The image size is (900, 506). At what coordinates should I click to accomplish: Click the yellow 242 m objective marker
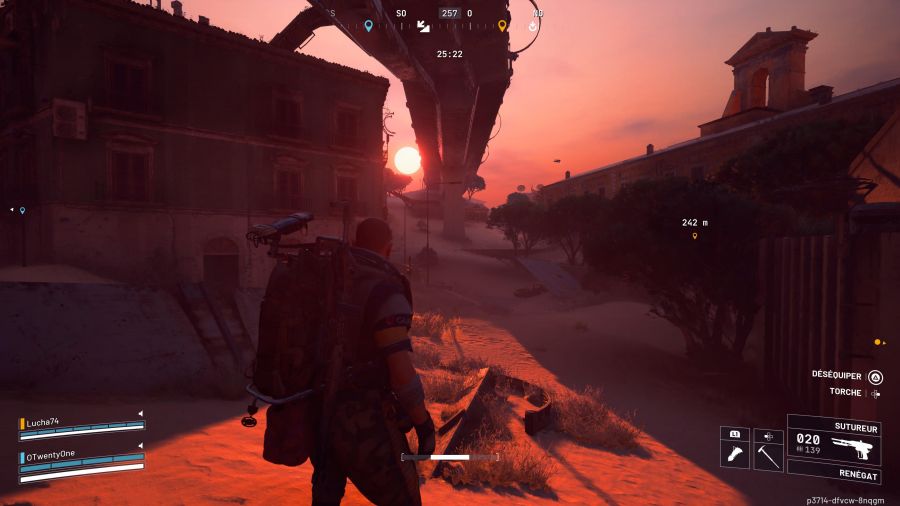[x=694, y=236]
